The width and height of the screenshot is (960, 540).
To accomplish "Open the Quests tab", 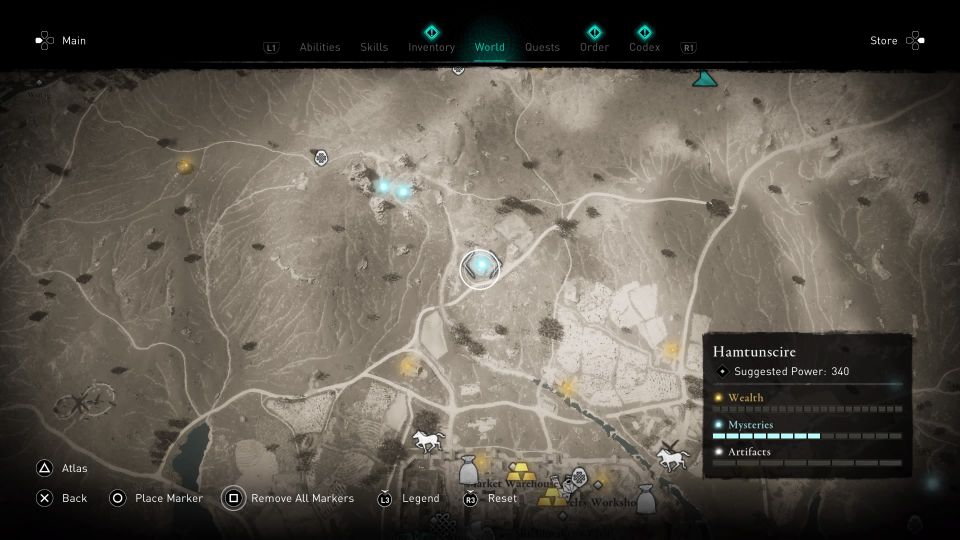I will coord(542,47).
